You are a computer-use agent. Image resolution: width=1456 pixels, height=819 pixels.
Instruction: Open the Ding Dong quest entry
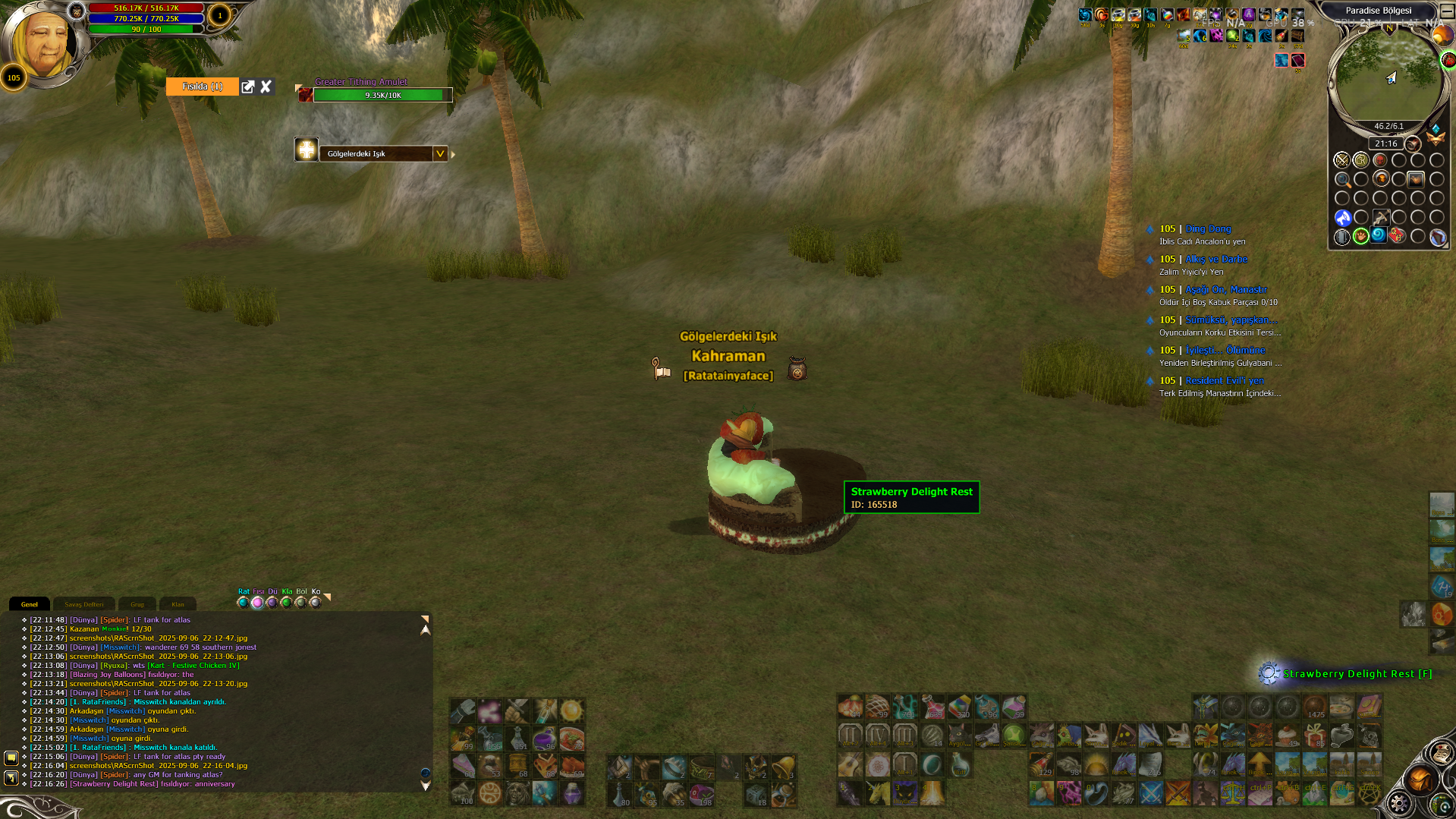[x=1208, y=228]
